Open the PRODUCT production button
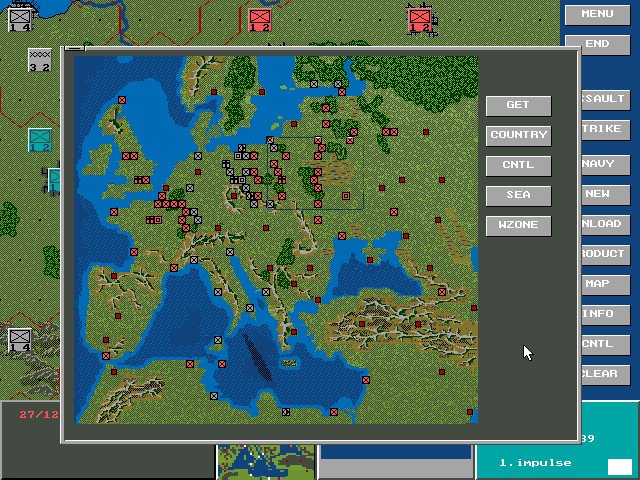Image resolution: width=640 pixels, height=480 pixels. click(x=605, y=254)
